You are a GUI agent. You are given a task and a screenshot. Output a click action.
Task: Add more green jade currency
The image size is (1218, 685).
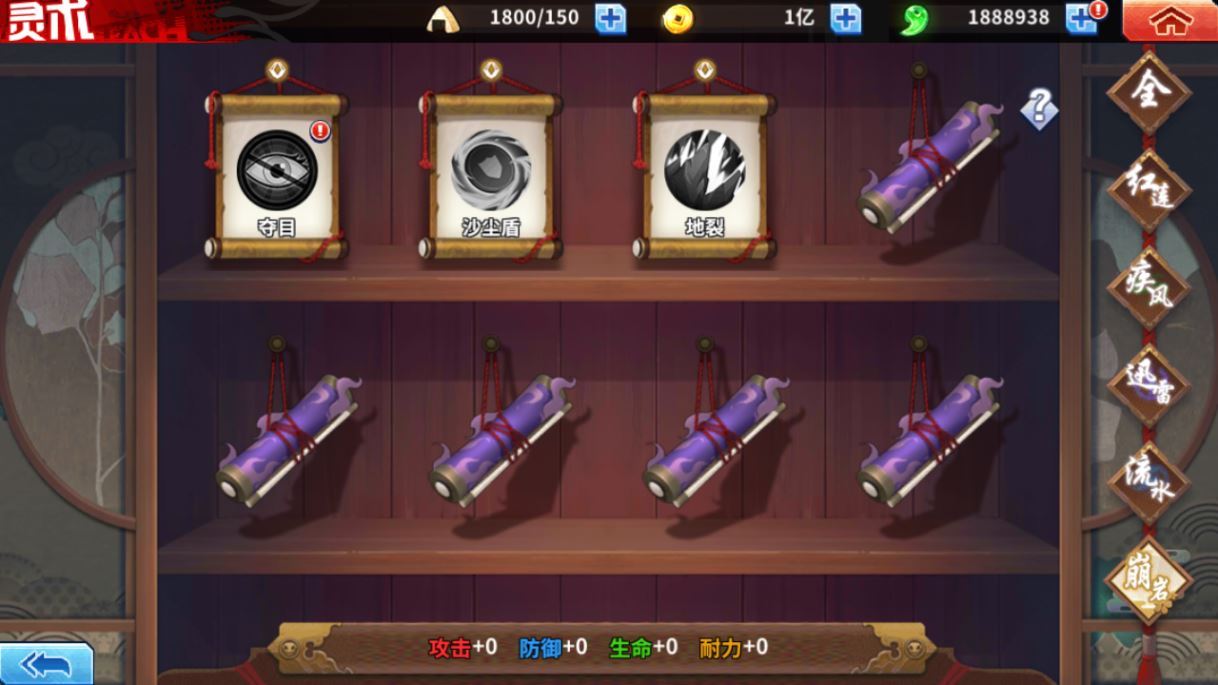1081,19
